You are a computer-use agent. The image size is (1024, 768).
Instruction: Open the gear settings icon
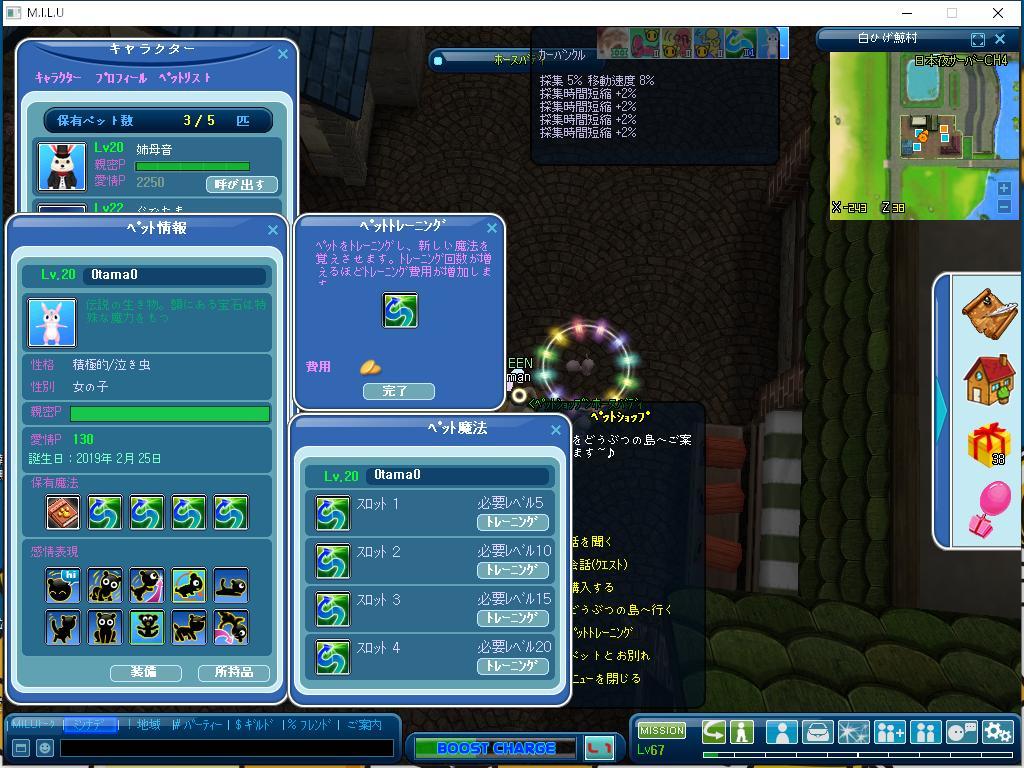pyautogui.click(x=997, y=733)
